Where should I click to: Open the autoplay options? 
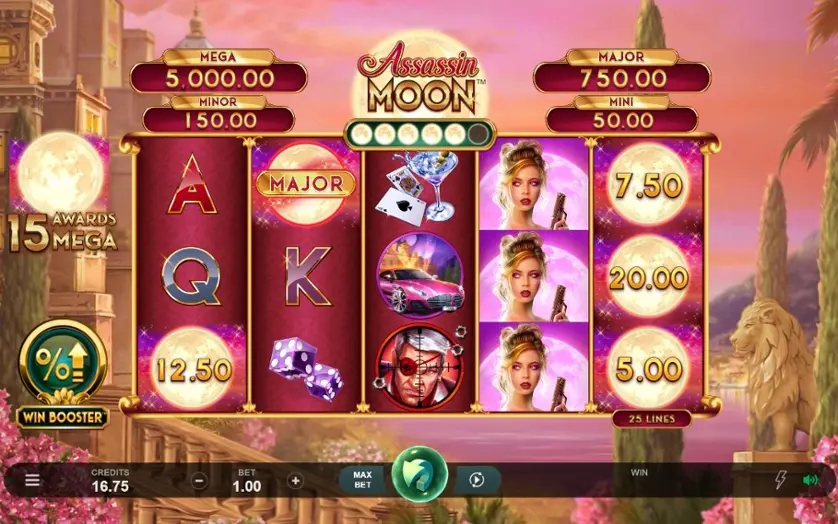pyautogui.click(x=477, y=480)
